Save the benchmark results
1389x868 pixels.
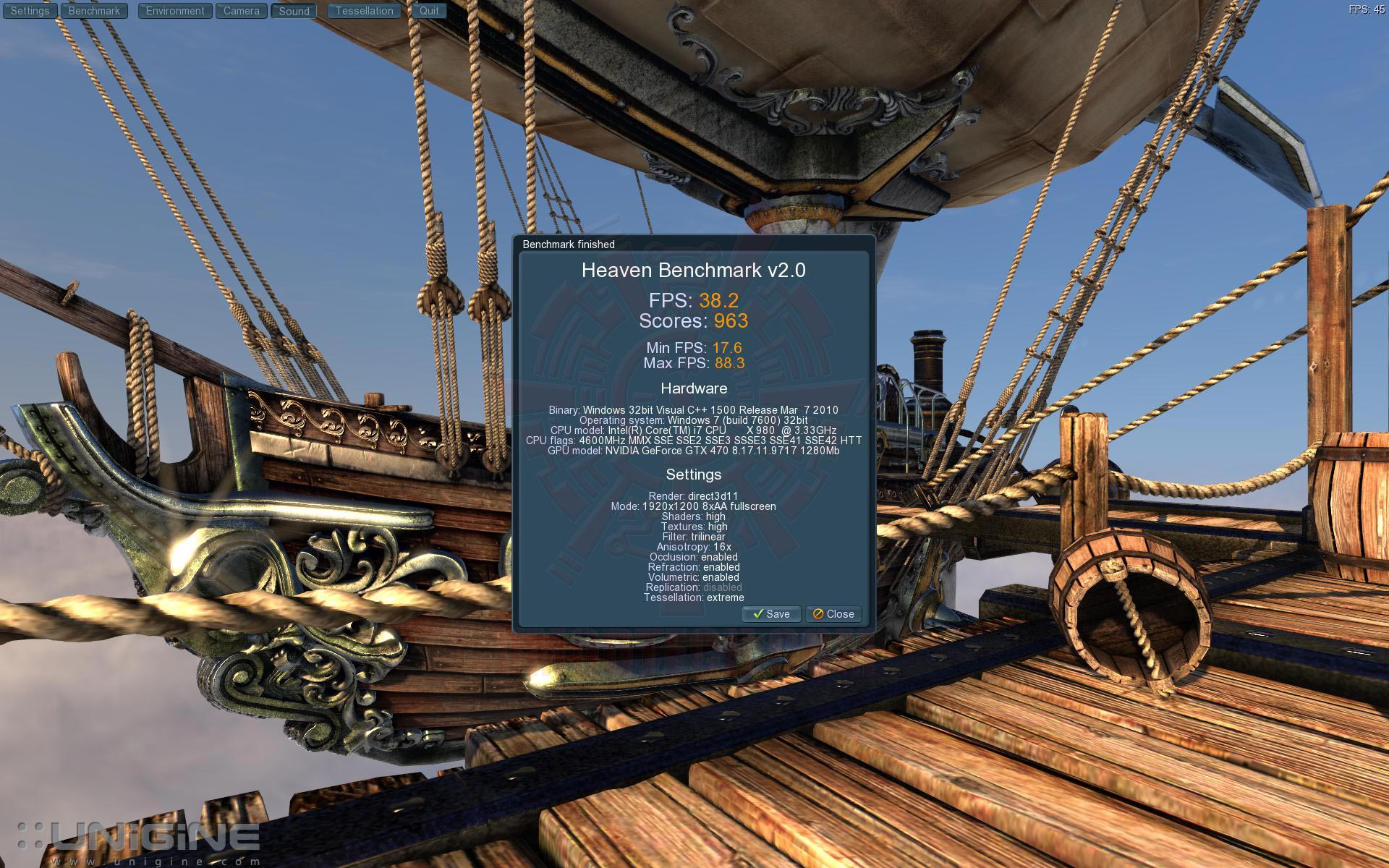(771, 614)
